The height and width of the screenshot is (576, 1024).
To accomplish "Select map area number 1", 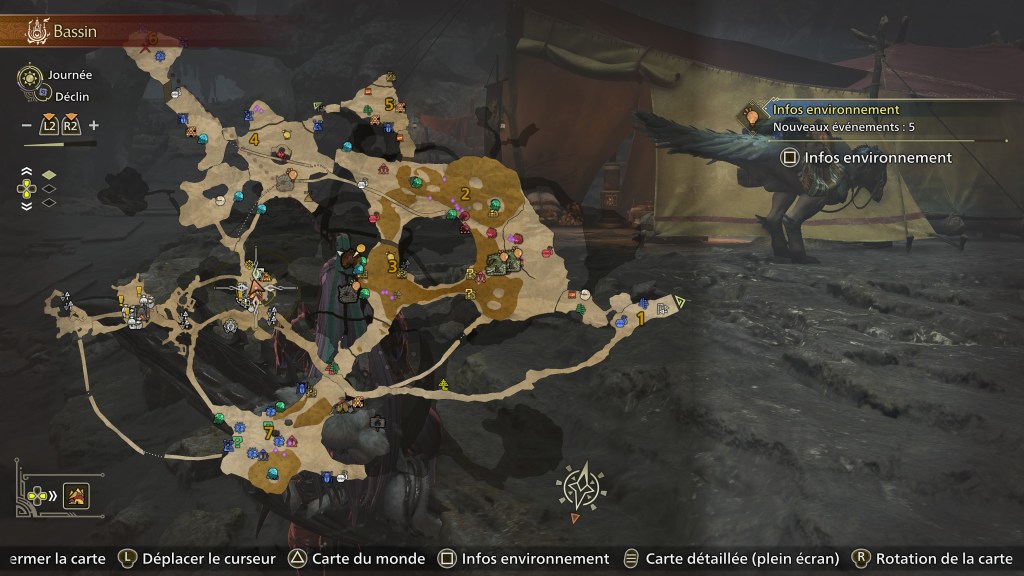I will coord(640,319).
